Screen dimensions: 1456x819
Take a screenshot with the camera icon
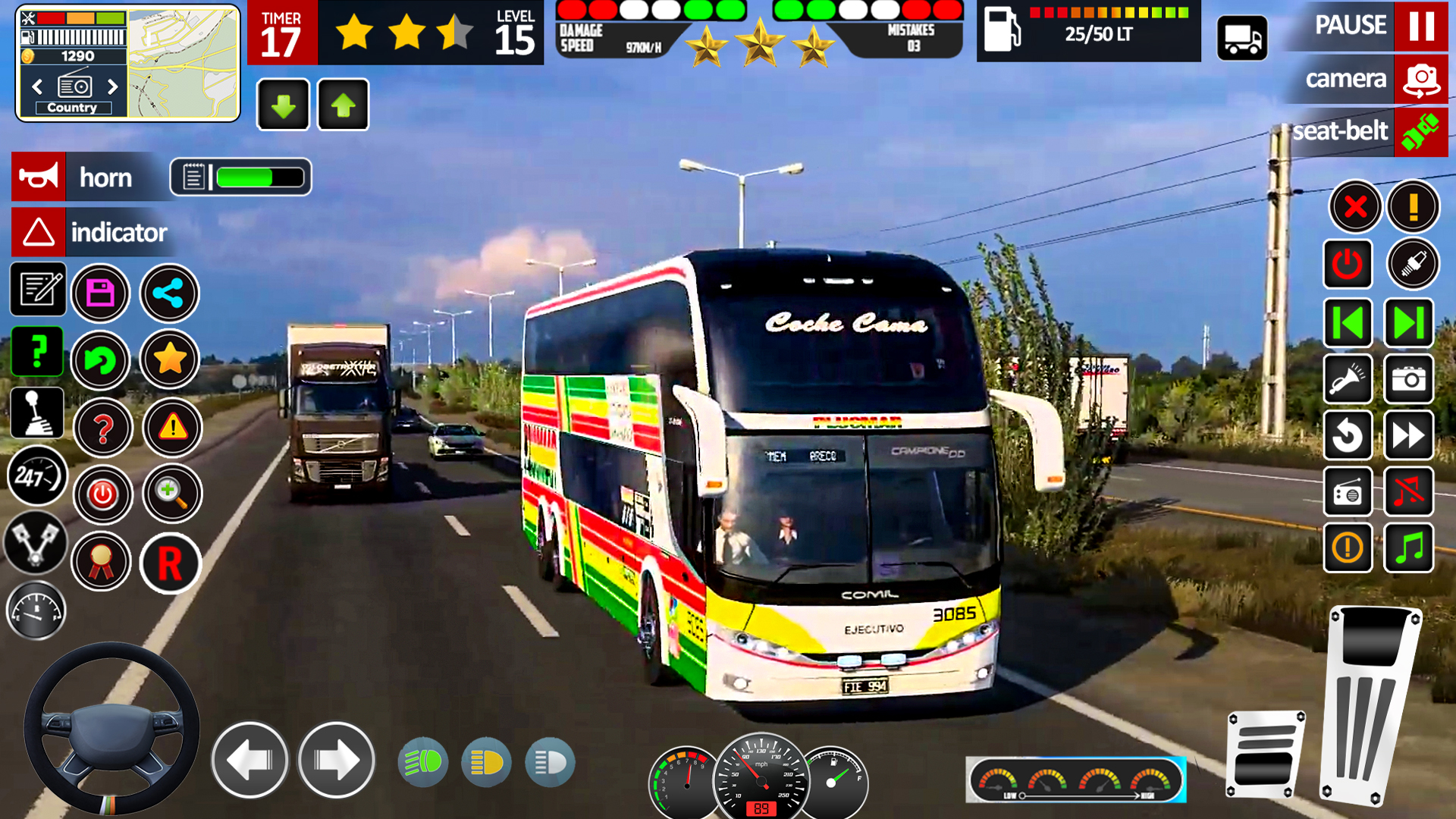click(x=1408, y=379)
